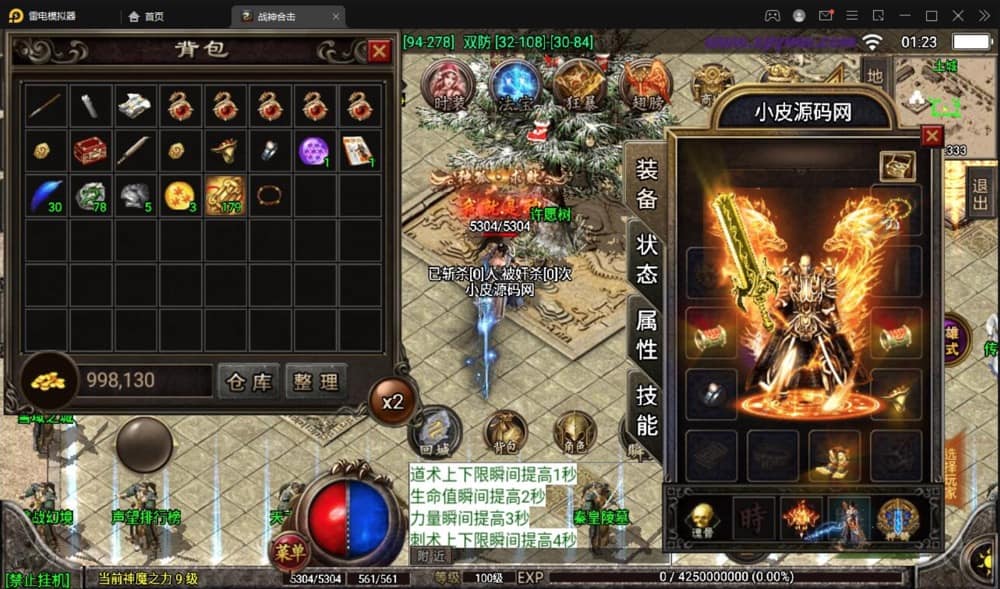
Task: Select the orange star ball item
Action: pyautogui.click(x=179, y=196)
